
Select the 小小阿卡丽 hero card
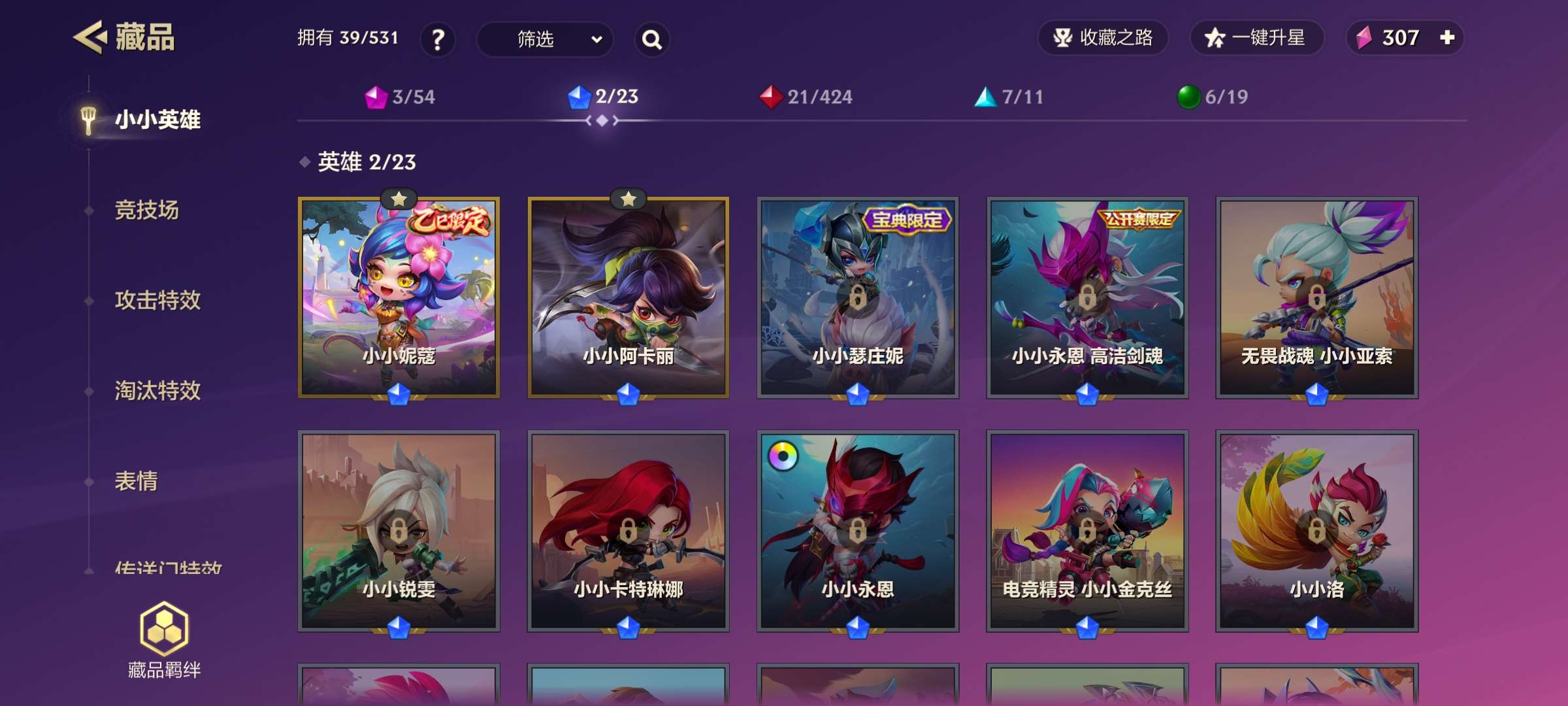[x=628, y=297]
